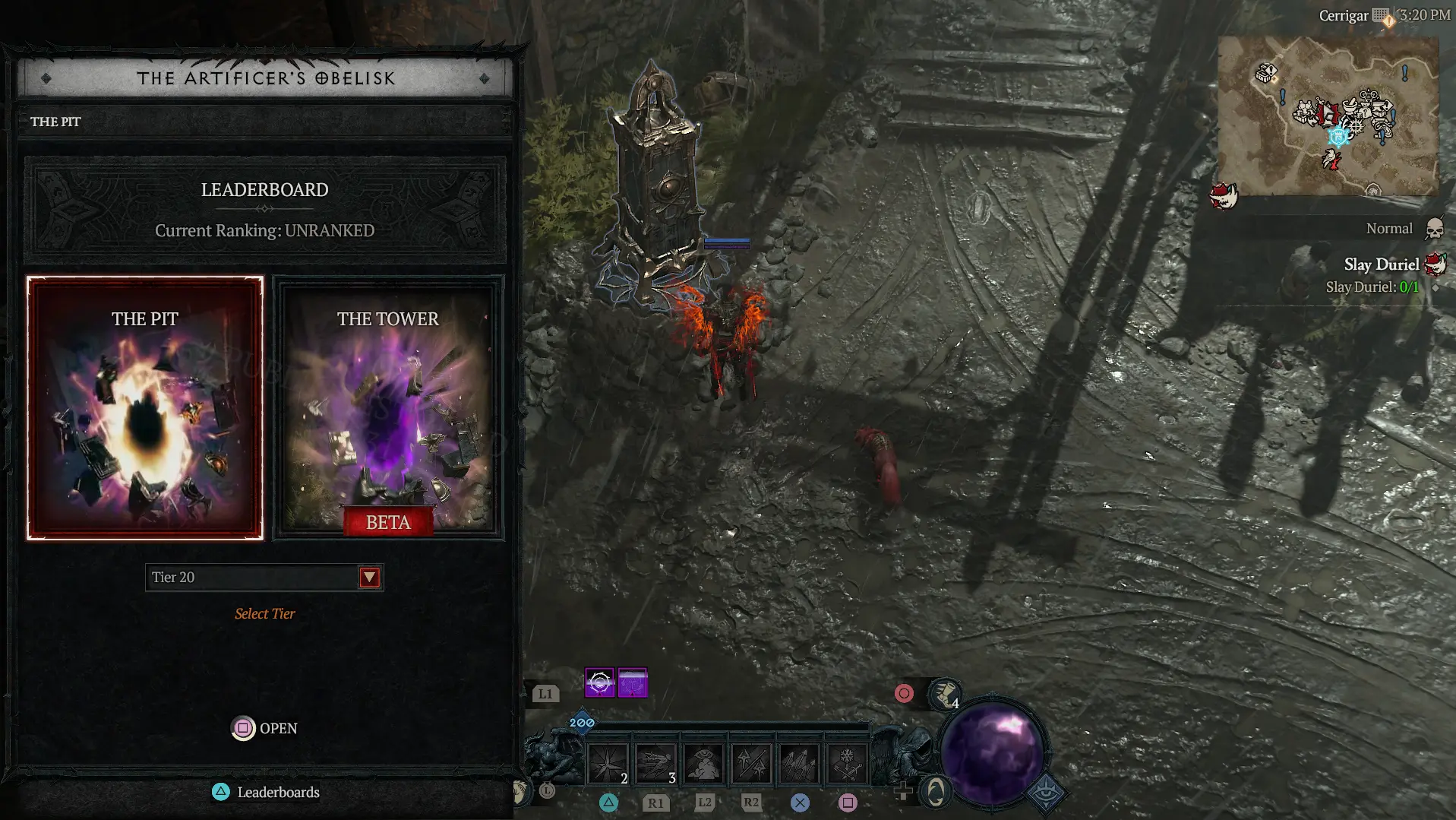Use the dash skill with three charges
The width and height of the screenshot is (1456, 820).
click(655, 764)
